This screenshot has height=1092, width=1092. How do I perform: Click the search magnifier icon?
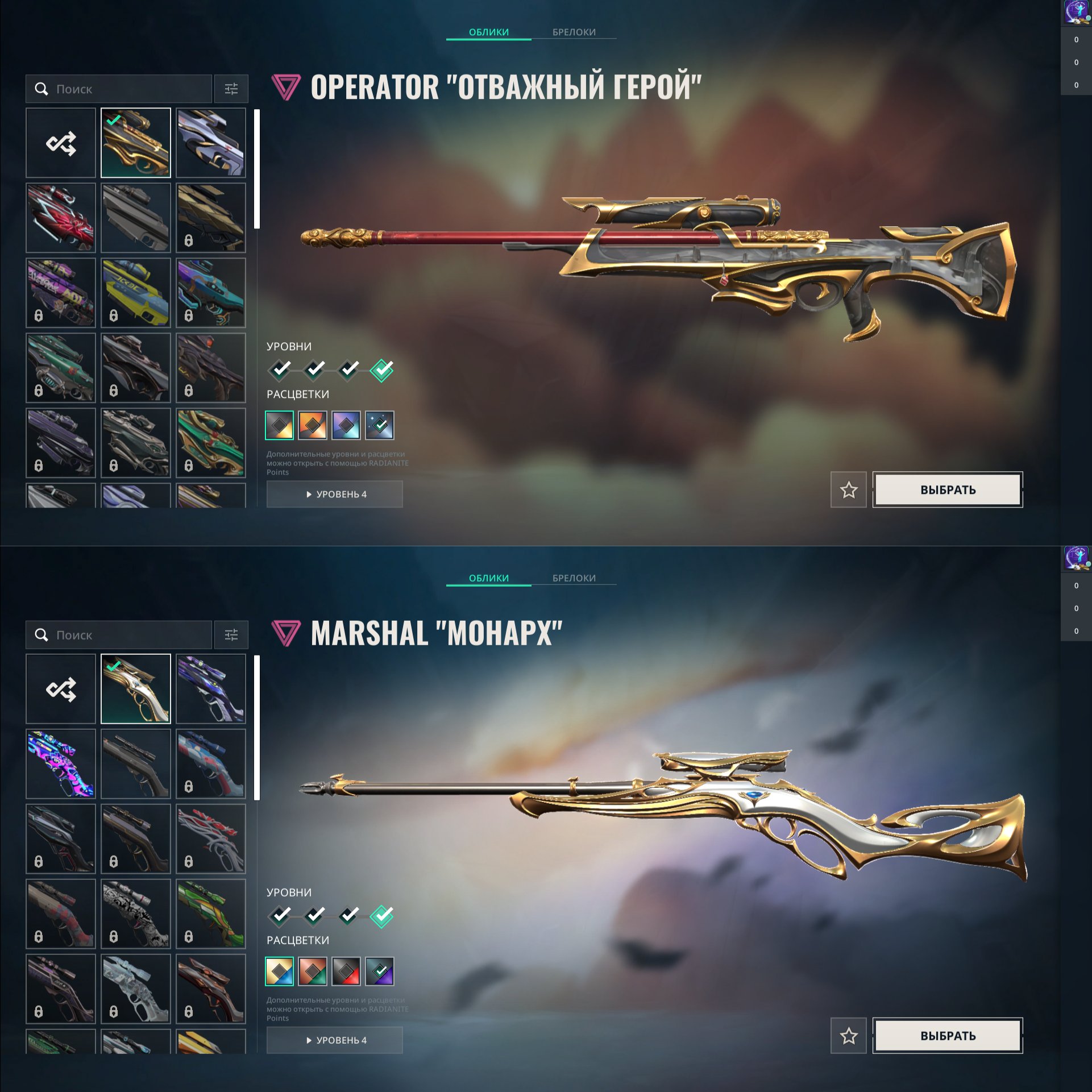click(40, 89)
